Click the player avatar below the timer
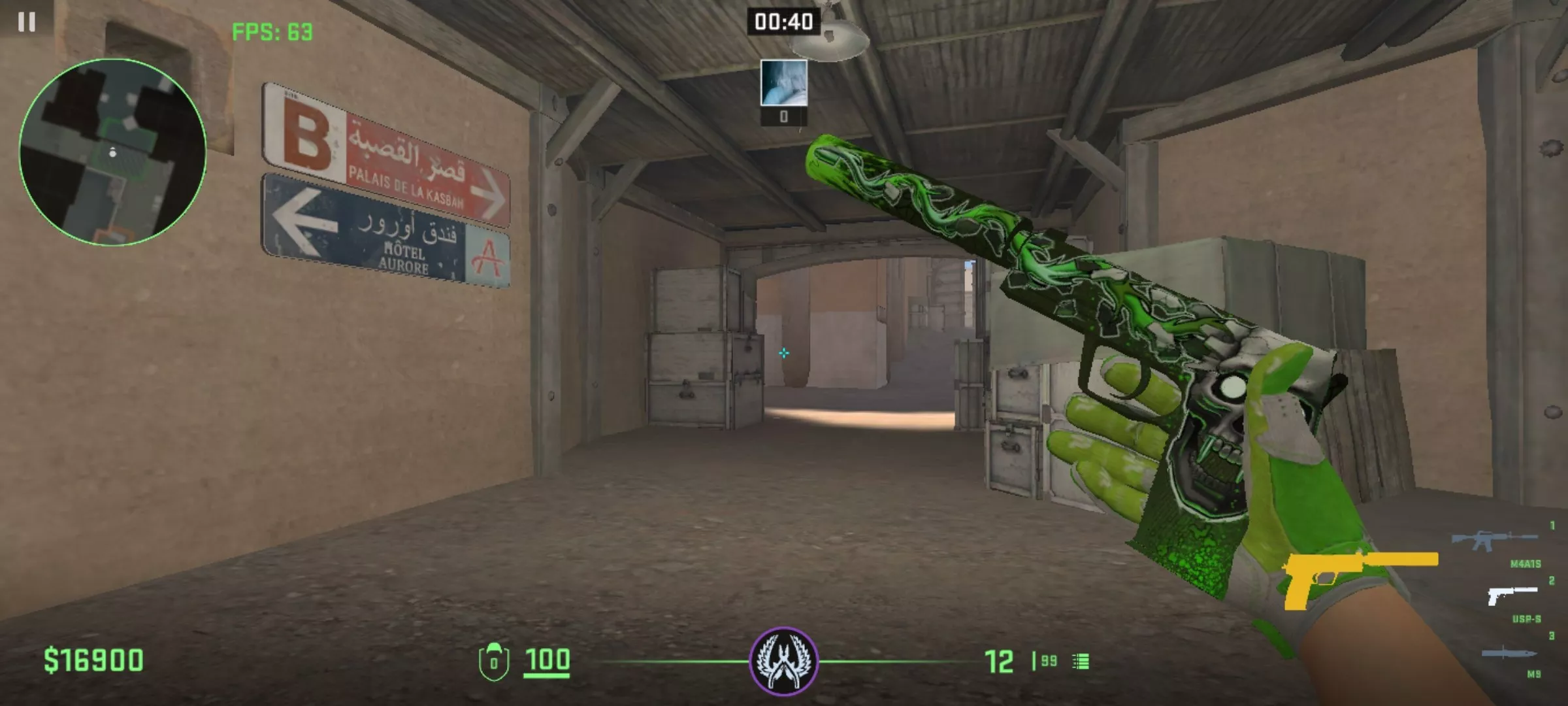 [783, 82]
